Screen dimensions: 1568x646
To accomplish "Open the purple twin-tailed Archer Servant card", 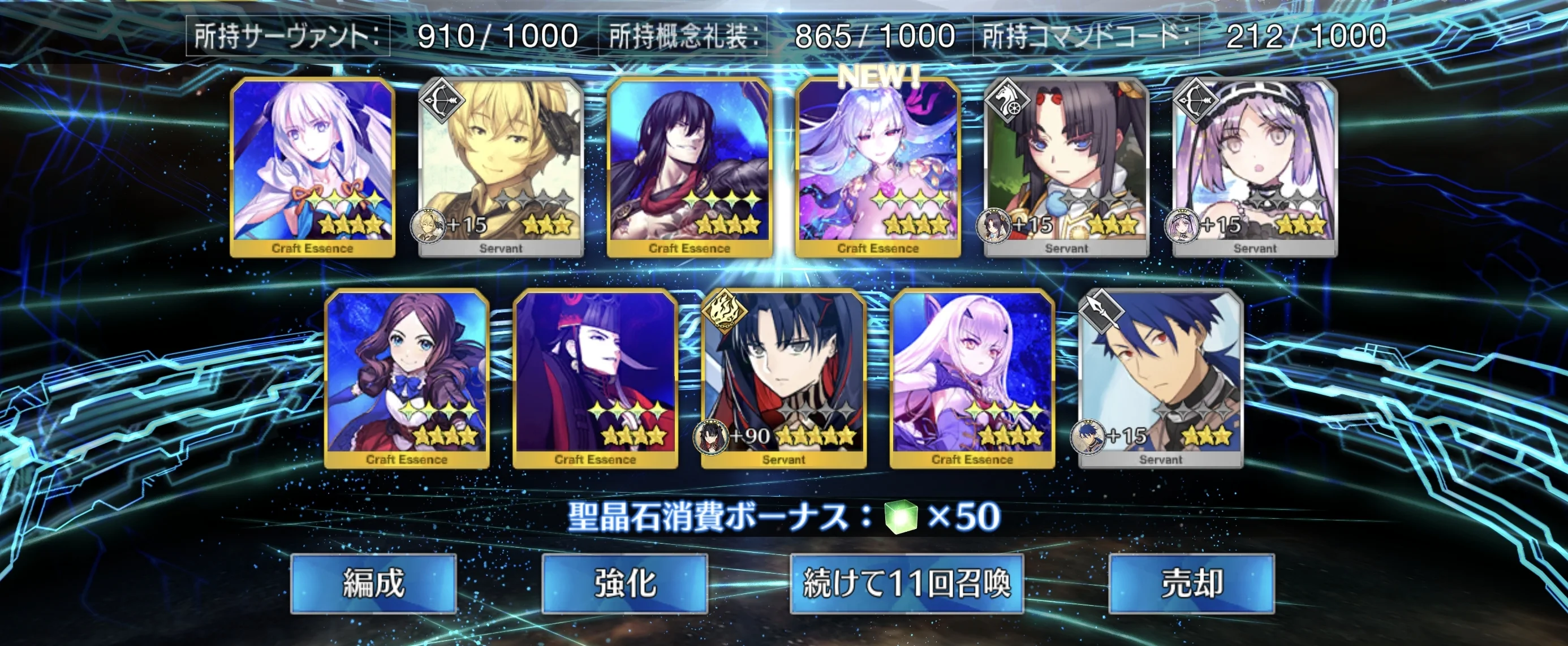I will 1255,167.
